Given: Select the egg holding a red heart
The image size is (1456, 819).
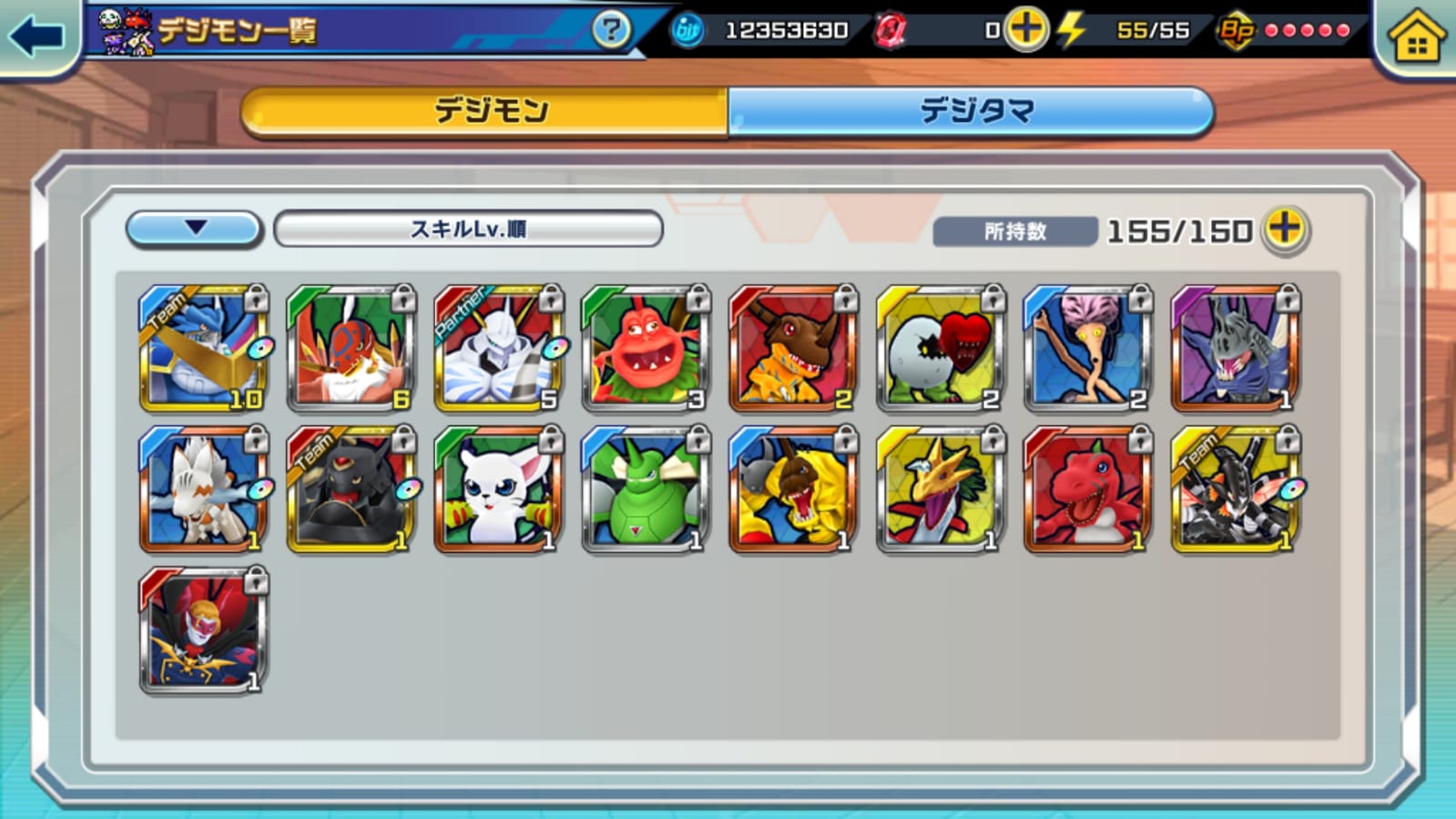Looking at the screenshot, I should tap(940, 349).
